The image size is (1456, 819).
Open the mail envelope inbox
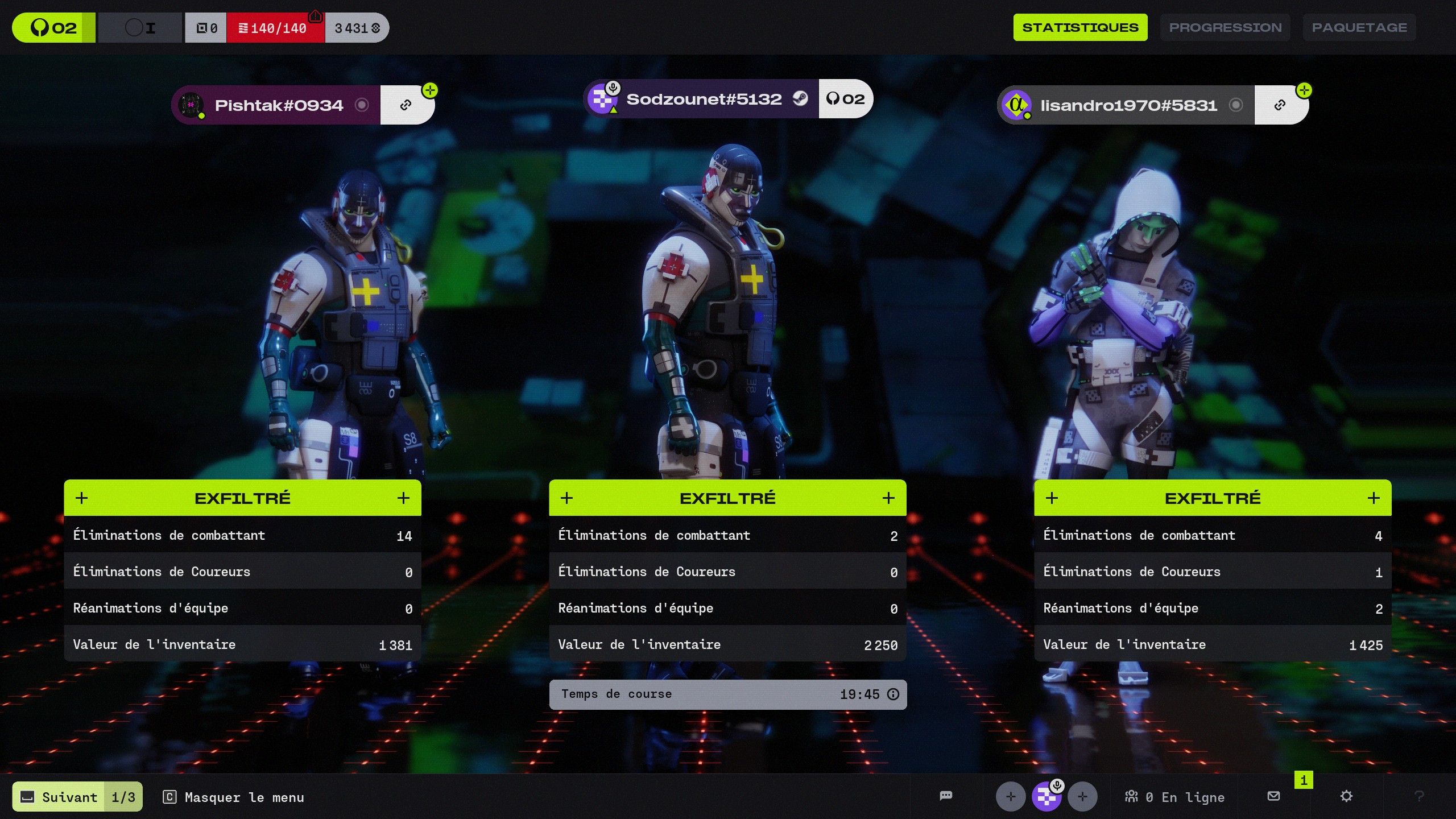(1274, 796)
